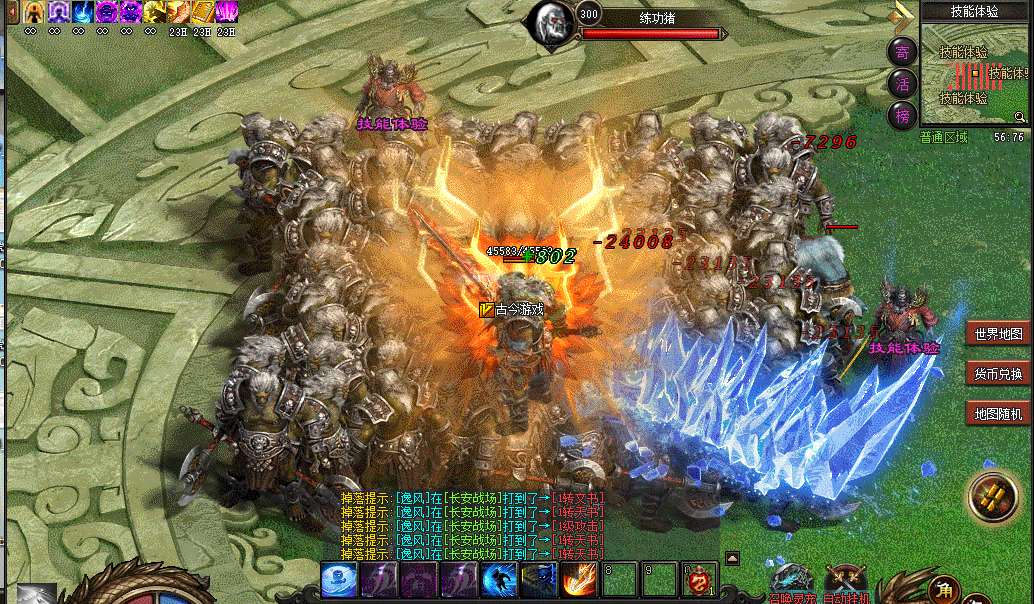The image size is (1034, 604).
Task: Use the red pouch item in the hotbar
Action: click(x=699, y=580)
